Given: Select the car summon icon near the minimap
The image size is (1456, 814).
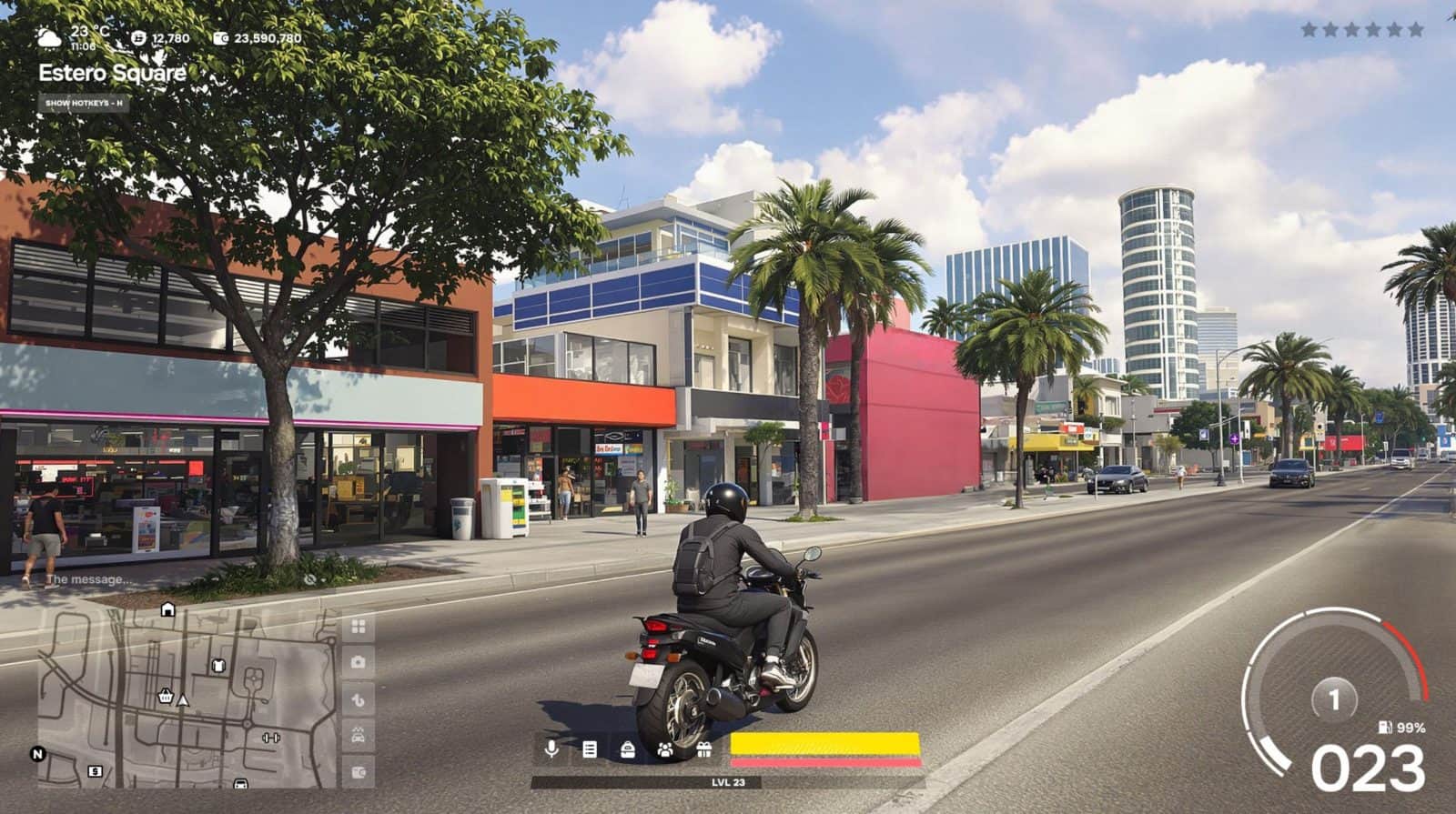Looking at the screenshot, I should 357,733.
